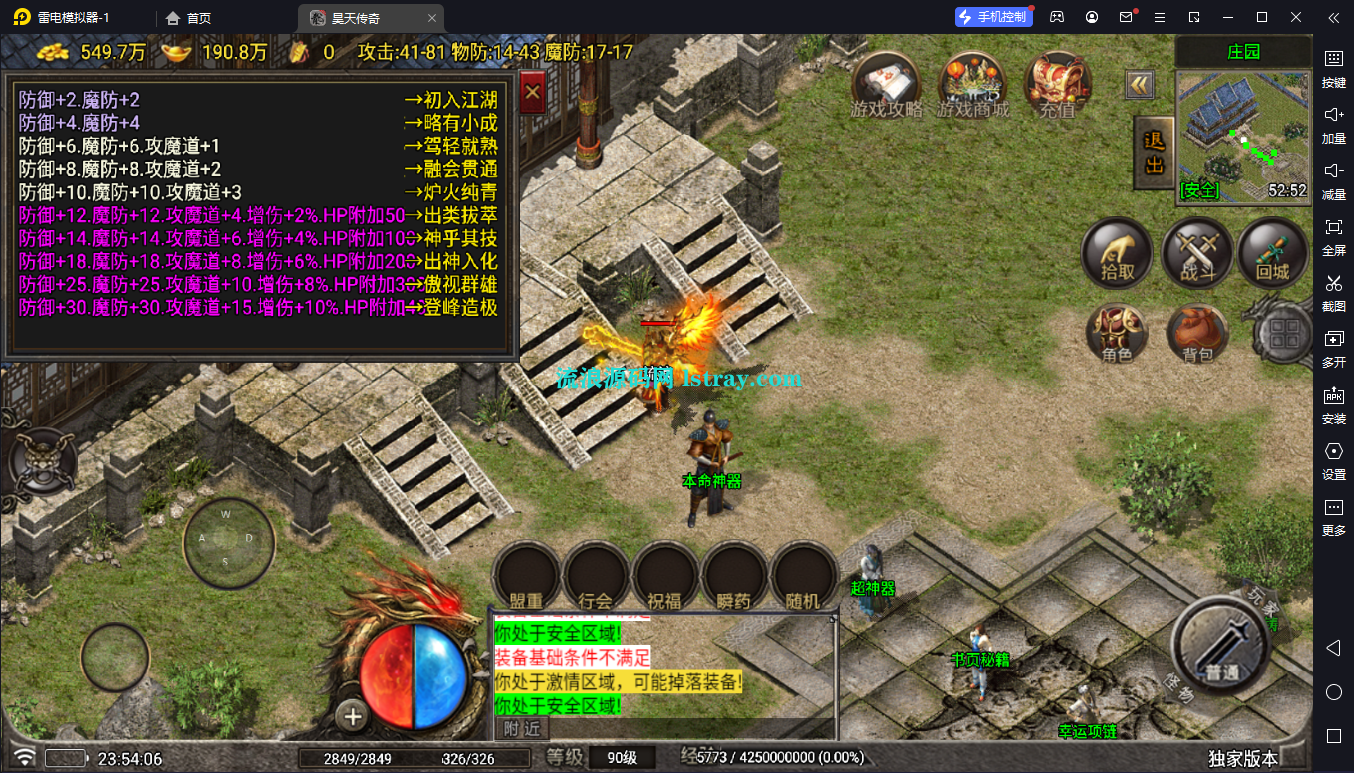
Task: Toggle the 战斗 combat mode button
Action: pyautogui.click(x=1196, y=253)
